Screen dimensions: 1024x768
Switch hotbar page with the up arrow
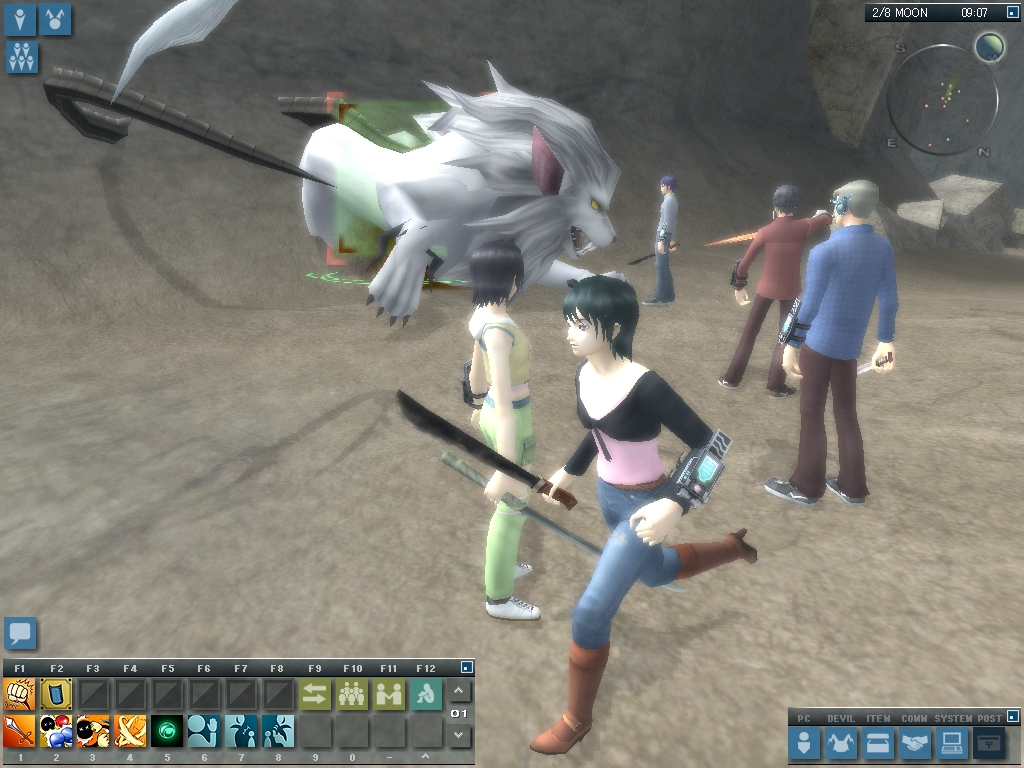(x=459, y=691)
